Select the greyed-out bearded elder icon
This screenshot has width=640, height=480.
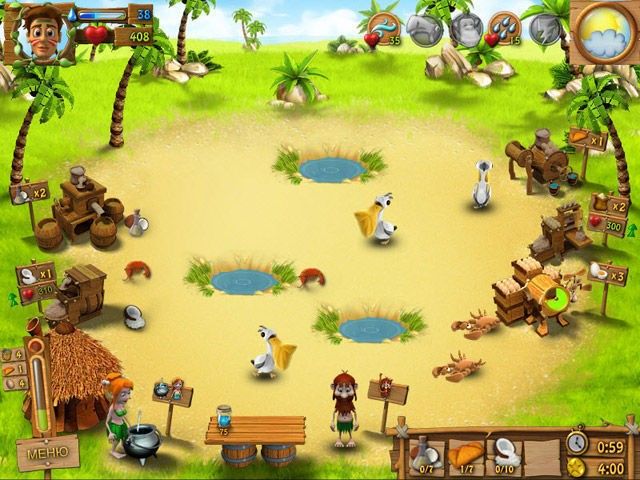pyautogui.click(x=464, y=28)
